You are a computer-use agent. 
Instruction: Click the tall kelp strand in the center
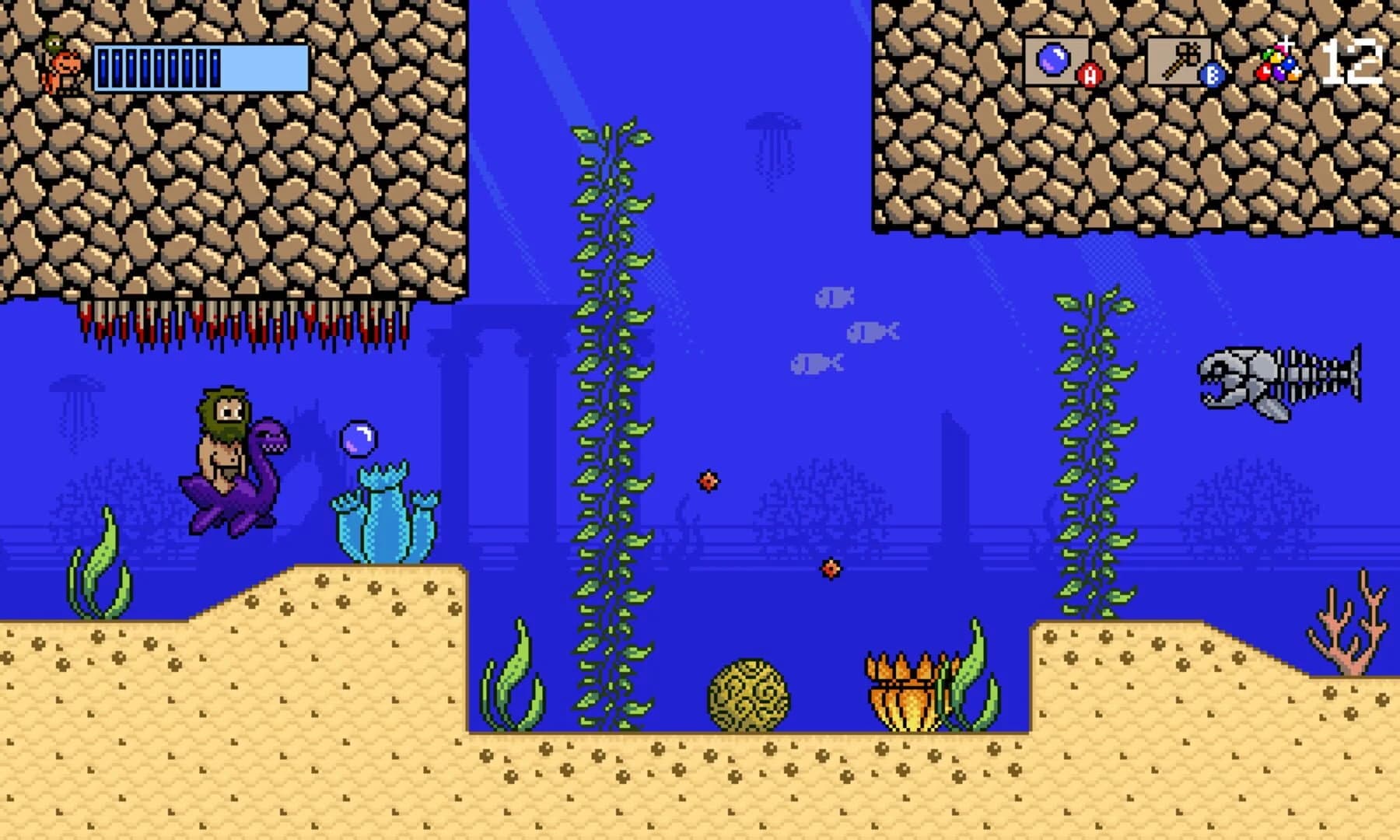coord(607,428)
